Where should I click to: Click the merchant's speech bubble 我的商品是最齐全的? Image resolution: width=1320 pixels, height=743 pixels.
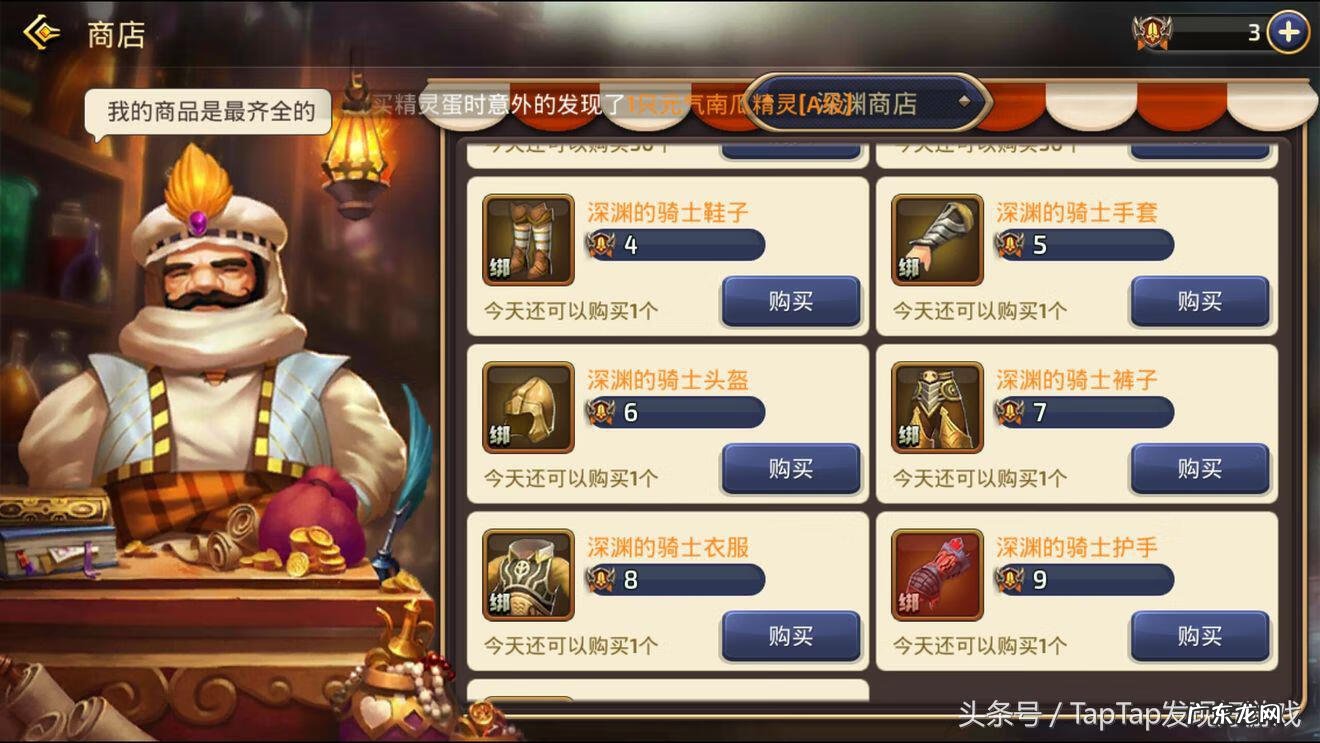[x=205, y=112]
